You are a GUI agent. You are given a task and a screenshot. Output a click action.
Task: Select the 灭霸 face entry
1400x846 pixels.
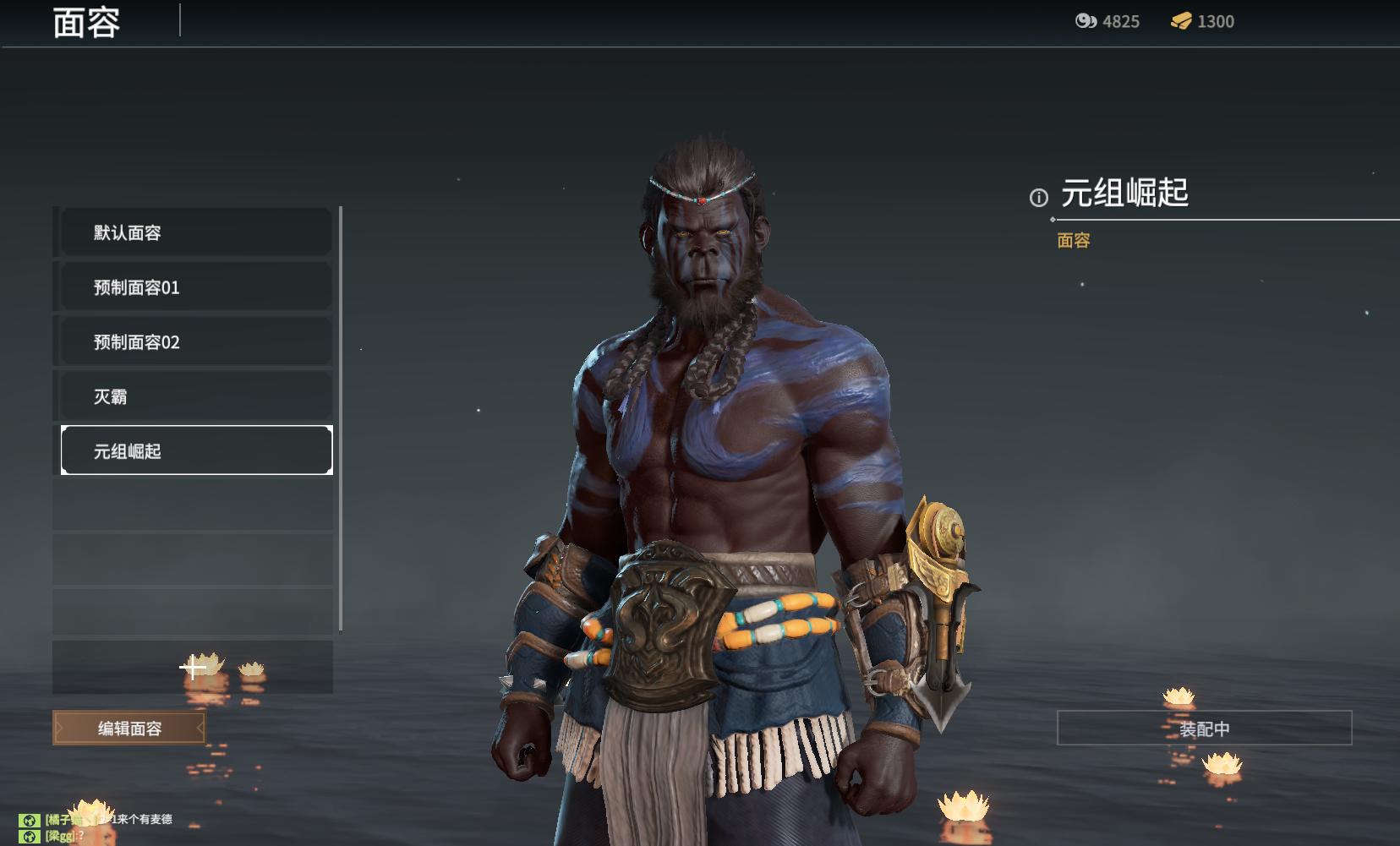[x=196, y=396]
